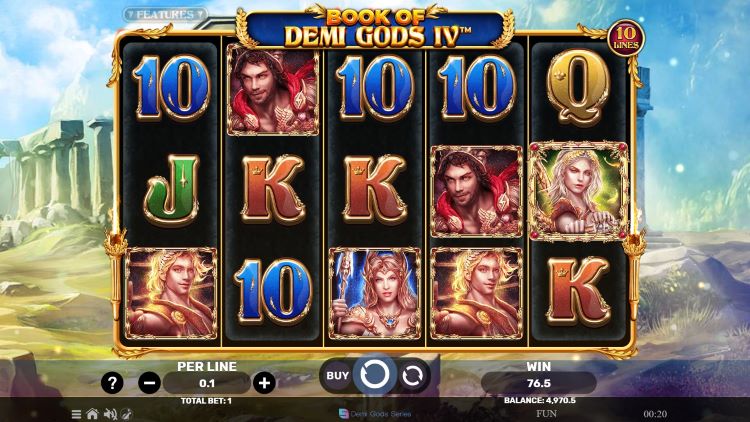Open the Demi Gods Series link
Screen dimensions: 750x422
(375, 413)
